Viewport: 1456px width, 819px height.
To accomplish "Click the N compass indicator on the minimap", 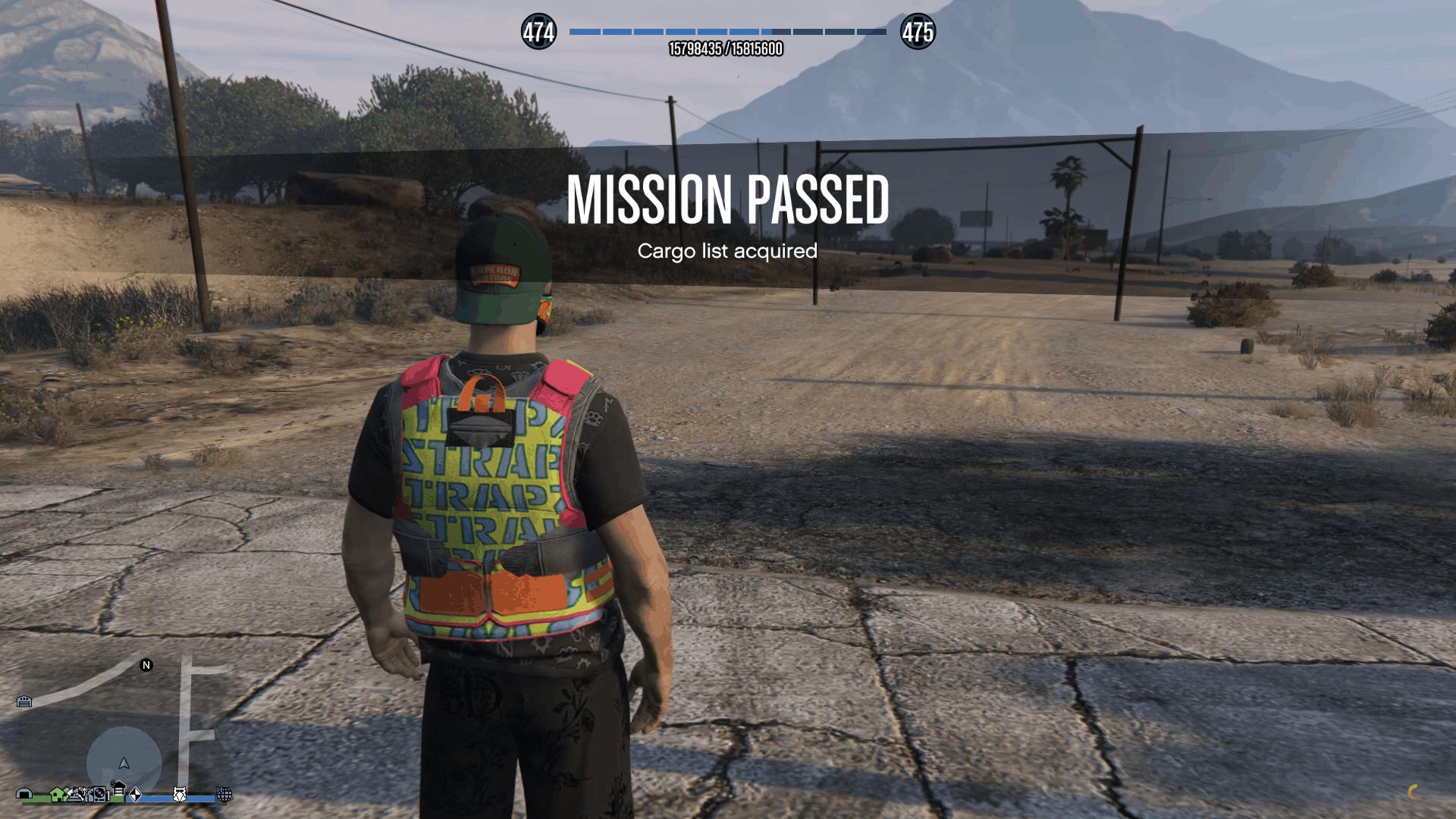I will click(146, 665).
